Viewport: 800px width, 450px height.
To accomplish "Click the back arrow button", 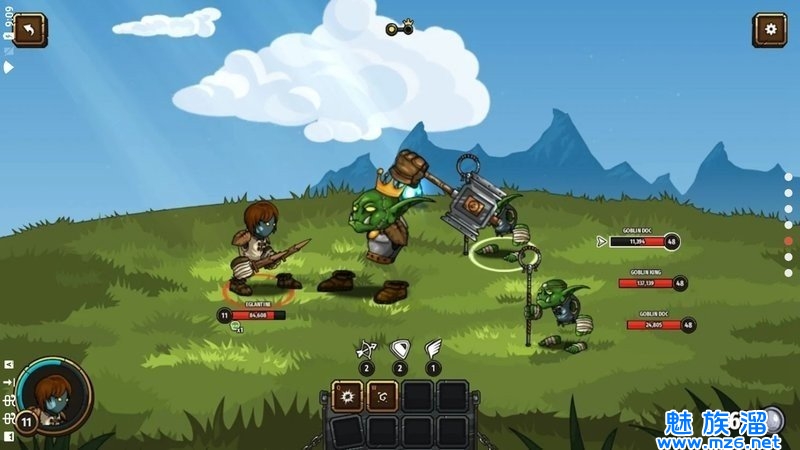I will click(x=29, y=30).
